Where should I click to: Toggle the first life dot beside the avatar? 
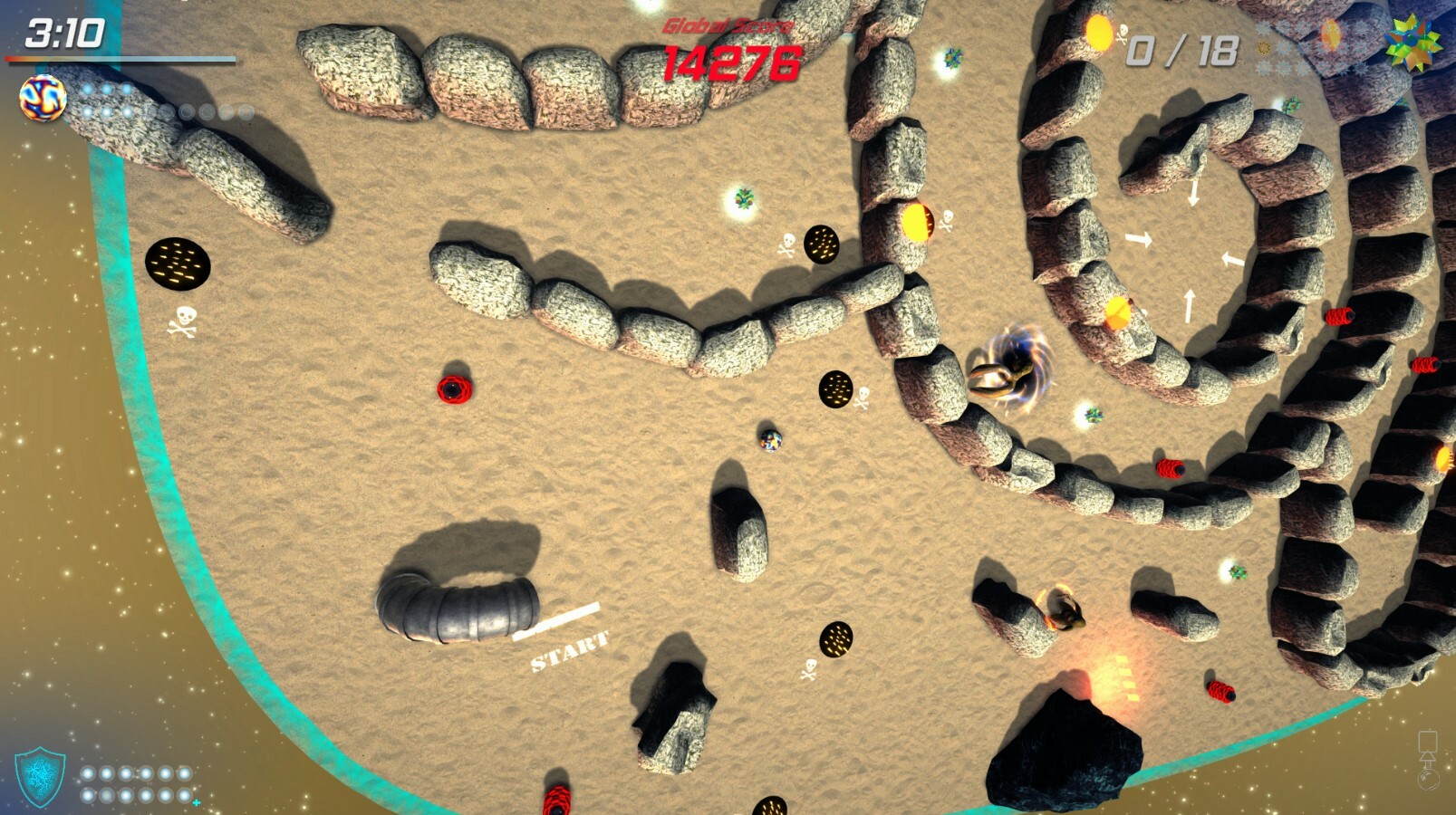tap(87, 88)
